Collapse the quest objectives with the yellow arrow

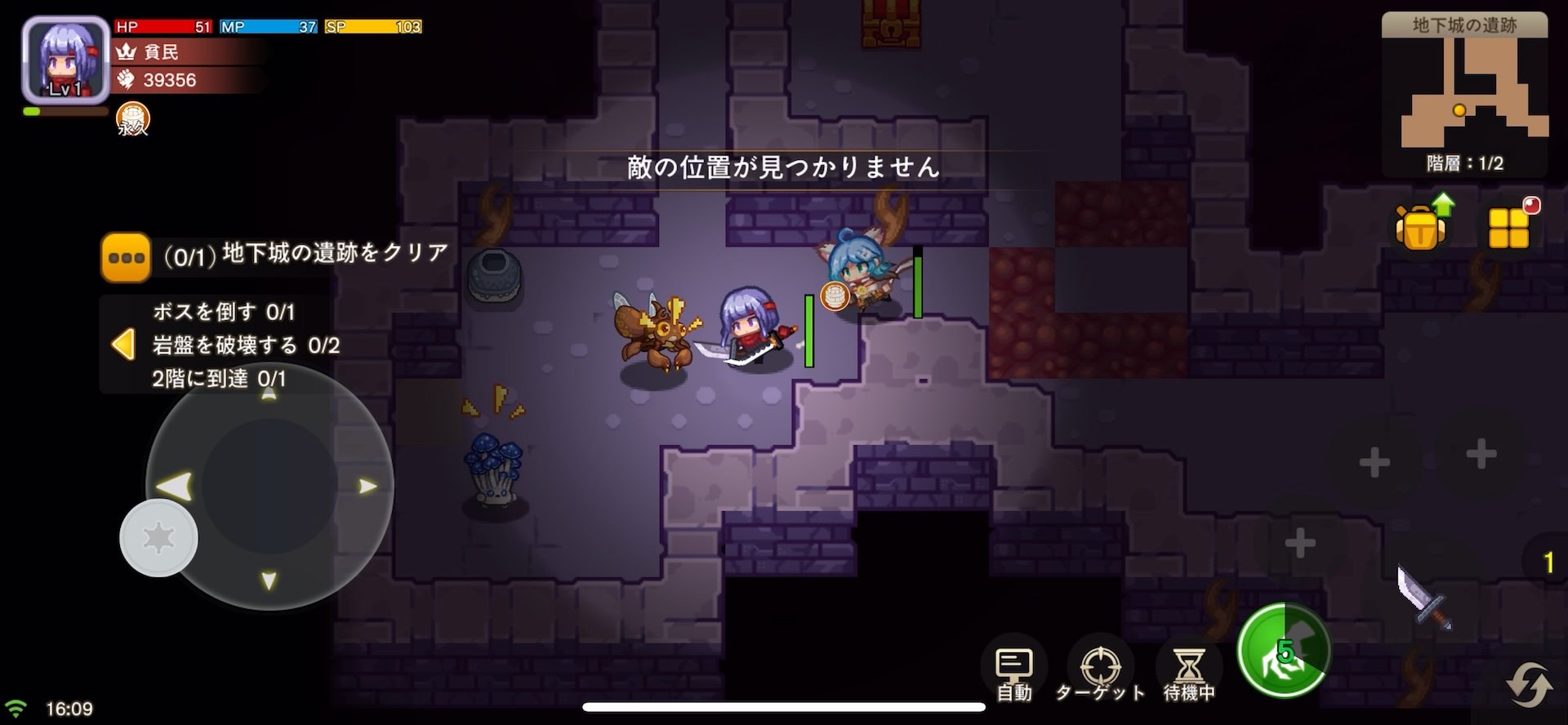coord(124,345)
